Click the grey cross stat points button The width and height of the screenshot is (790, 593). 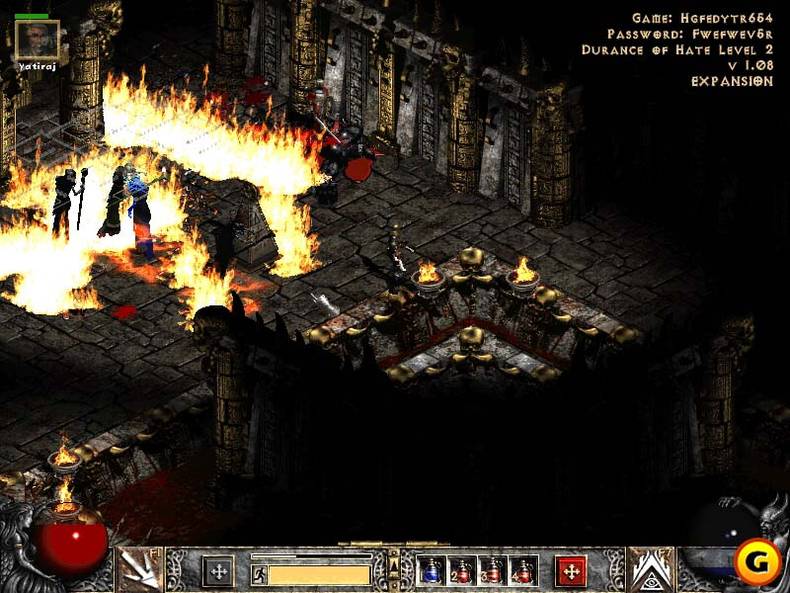[218, 571]
